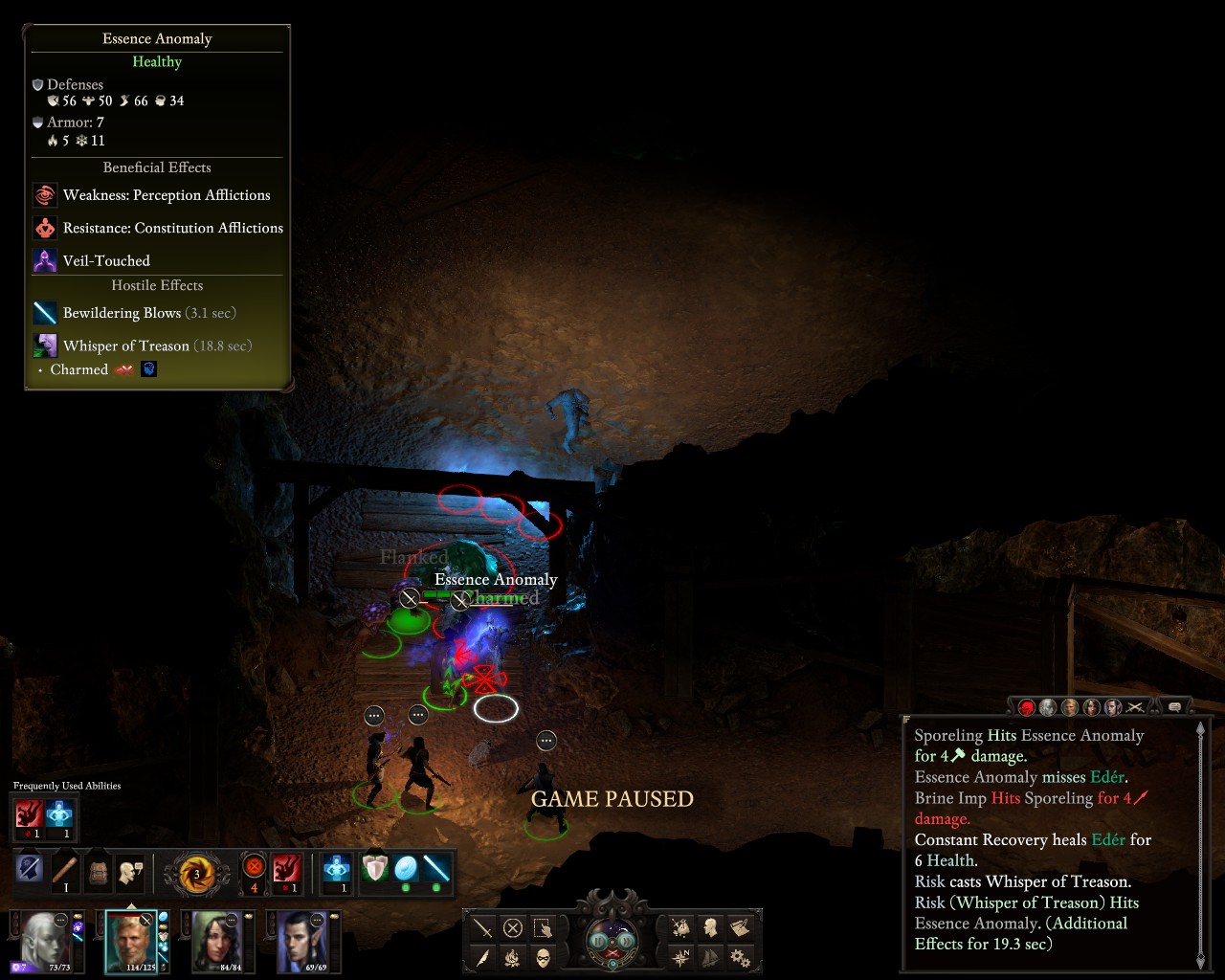The width and height of the screenshot is (1225, 980).
Task: Open the compass area map
Action: pyautogui.click(x=680, y=957)
